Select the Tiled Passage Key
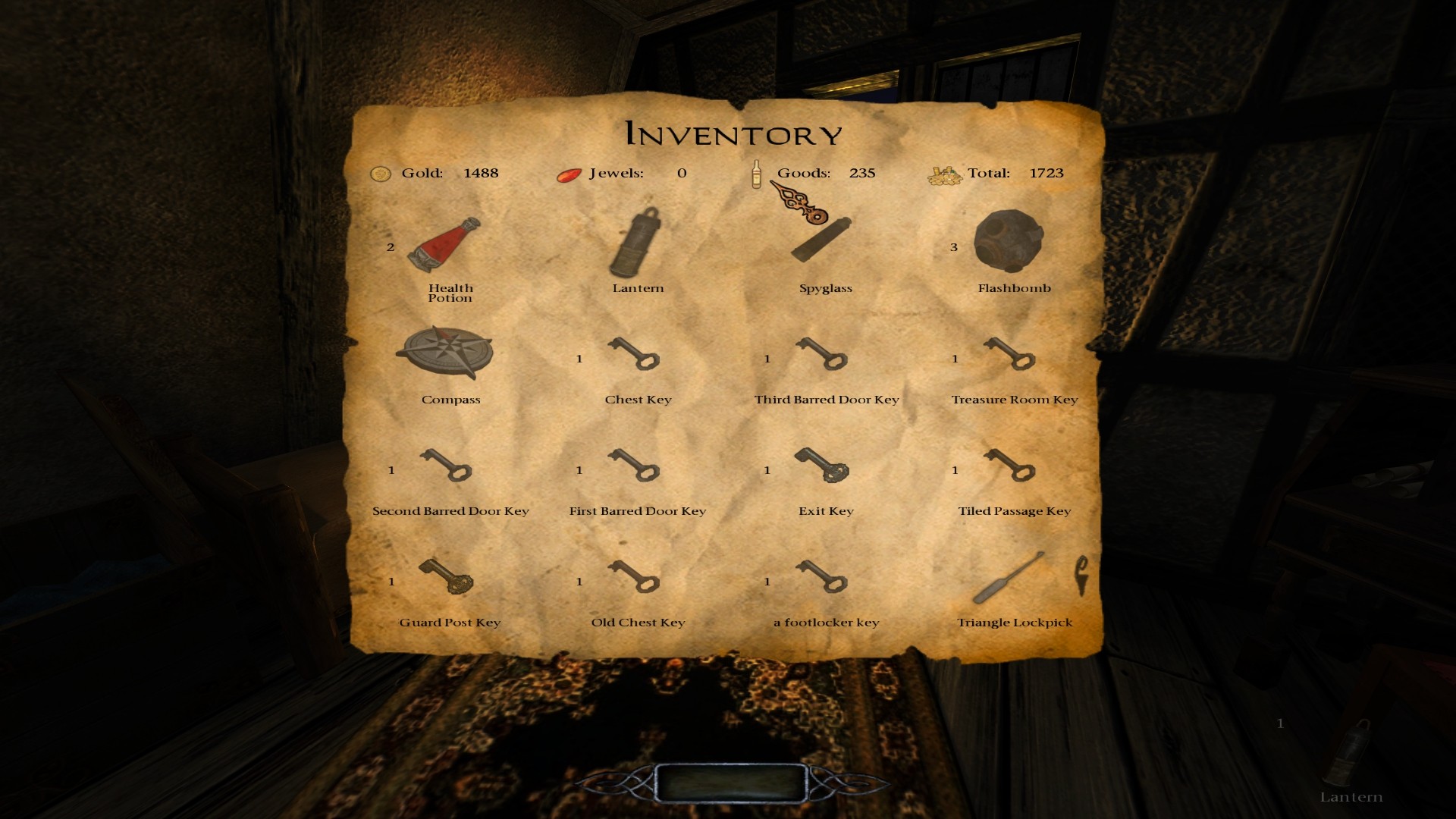The image size is (1456, 819). 1010,466
